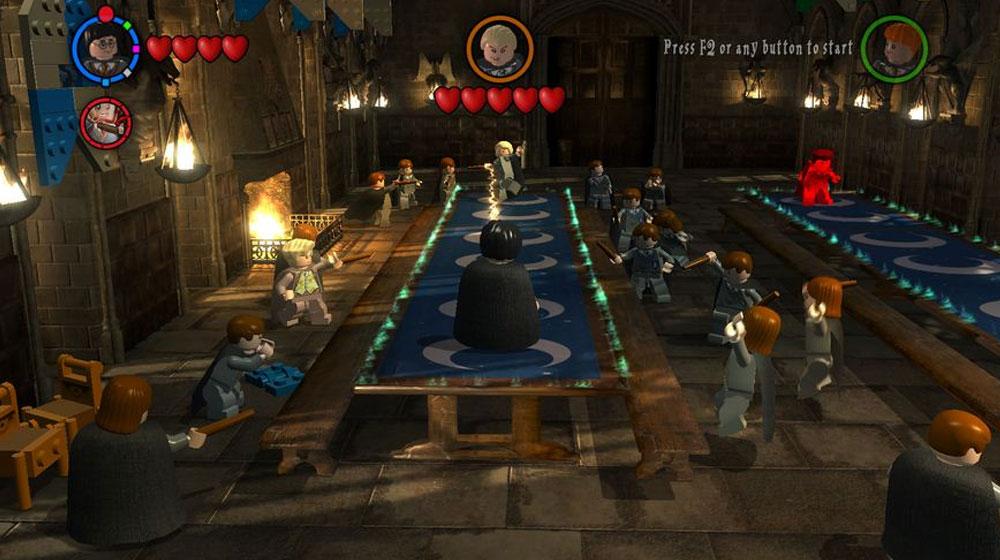
Task: Select Harry's blue-ringed character portrait
Action: 105,49
